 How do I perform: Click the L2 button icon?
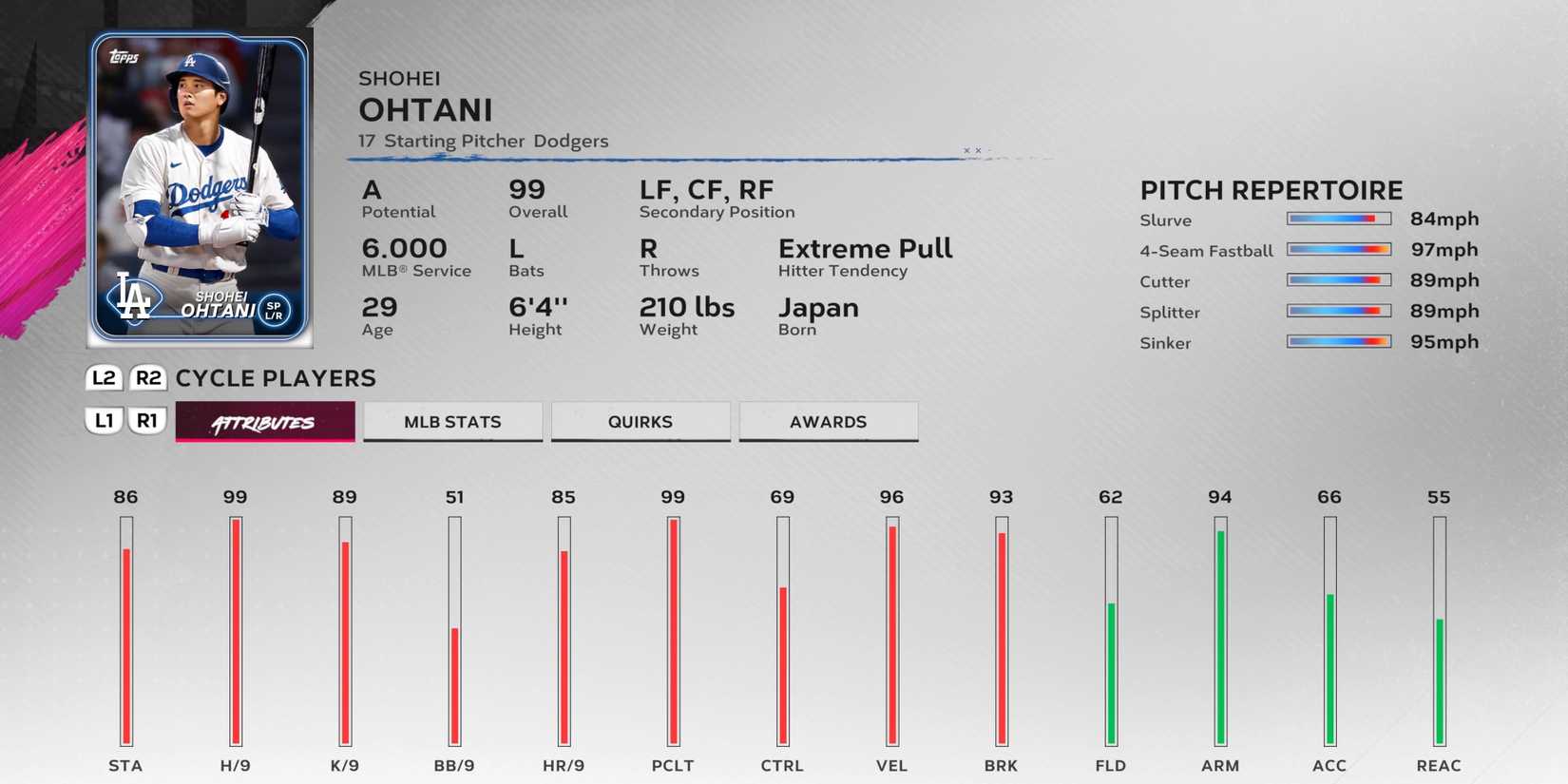(x=103, y=377)
